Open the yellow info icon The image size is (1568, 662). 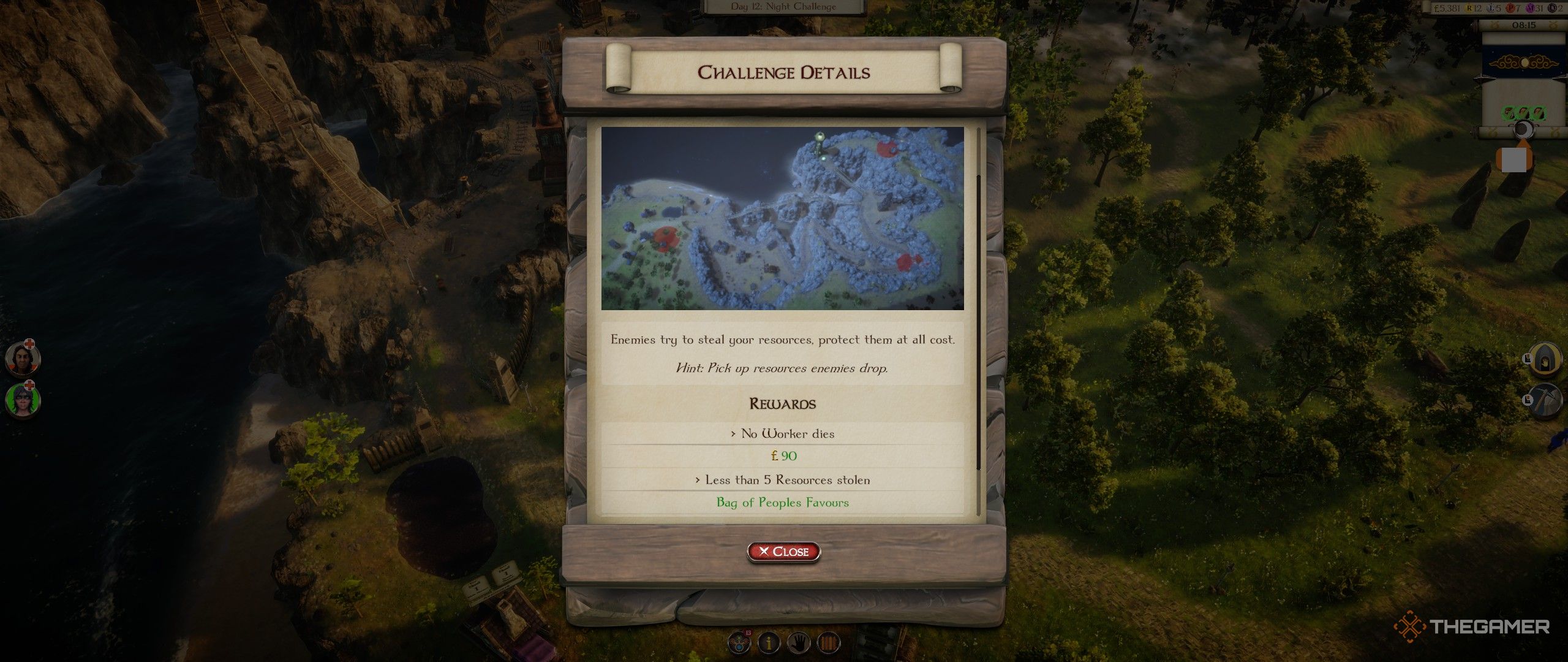(769, 642)
